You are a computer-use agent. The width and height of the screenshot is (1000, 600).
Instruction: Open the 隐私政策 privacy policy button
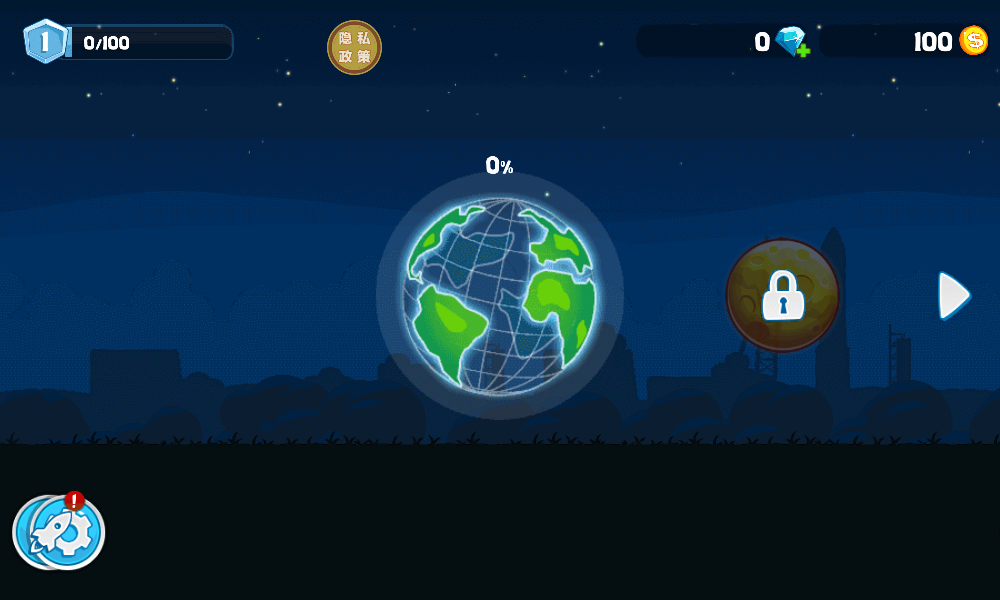click(354, 47)
